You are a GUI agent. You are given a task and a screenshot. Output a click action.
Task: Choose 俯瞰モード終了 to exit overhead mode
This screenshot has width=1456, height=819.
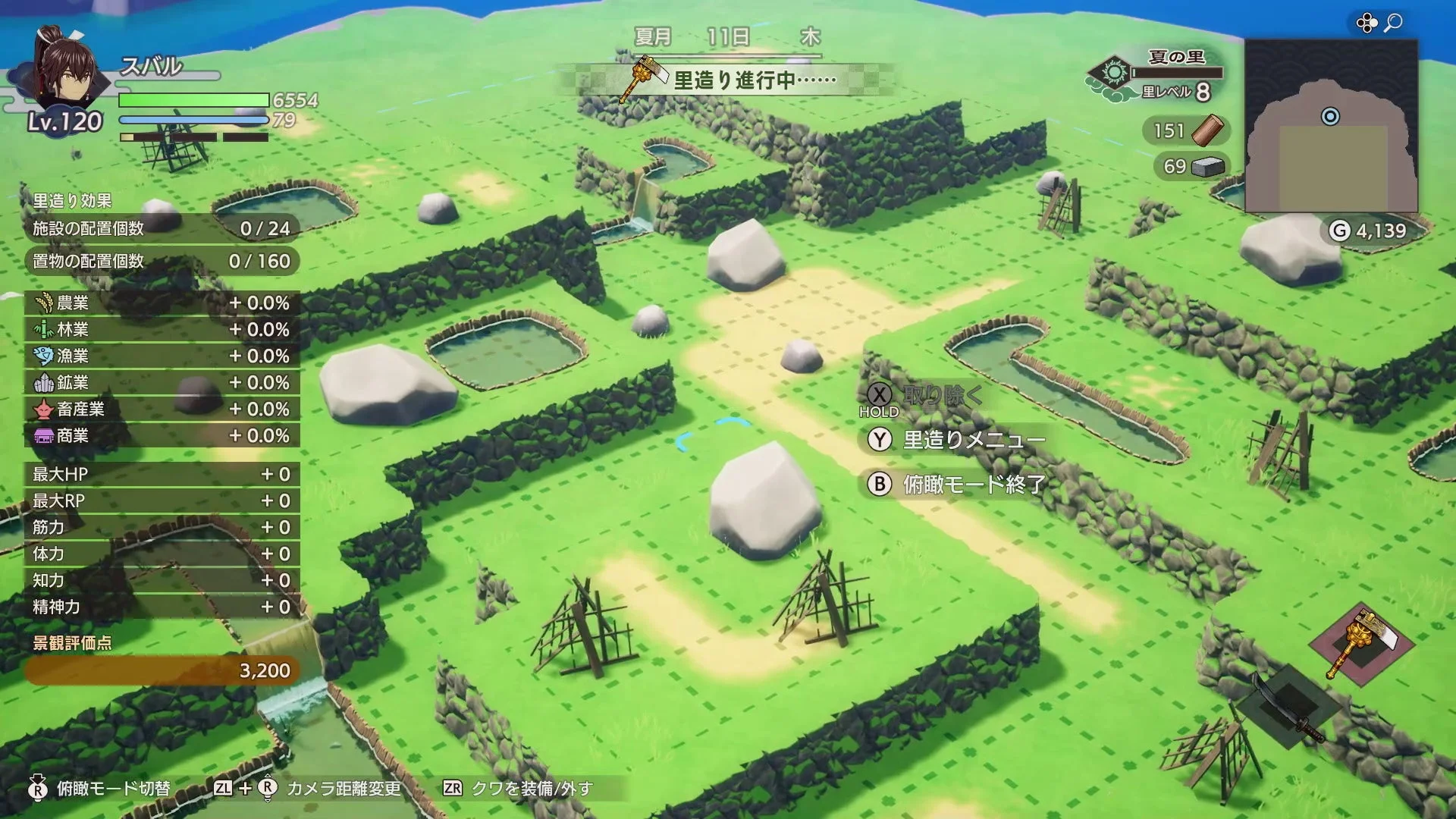pos(973,484)
